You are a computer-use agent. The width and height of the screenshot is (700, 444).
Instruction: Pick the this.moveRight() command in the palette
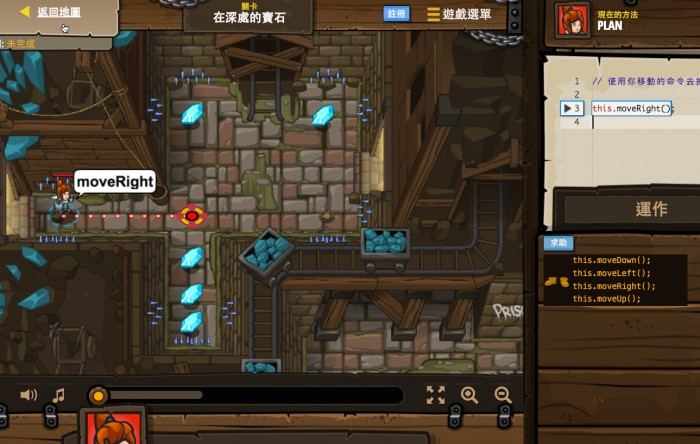[x=614, y=286]
